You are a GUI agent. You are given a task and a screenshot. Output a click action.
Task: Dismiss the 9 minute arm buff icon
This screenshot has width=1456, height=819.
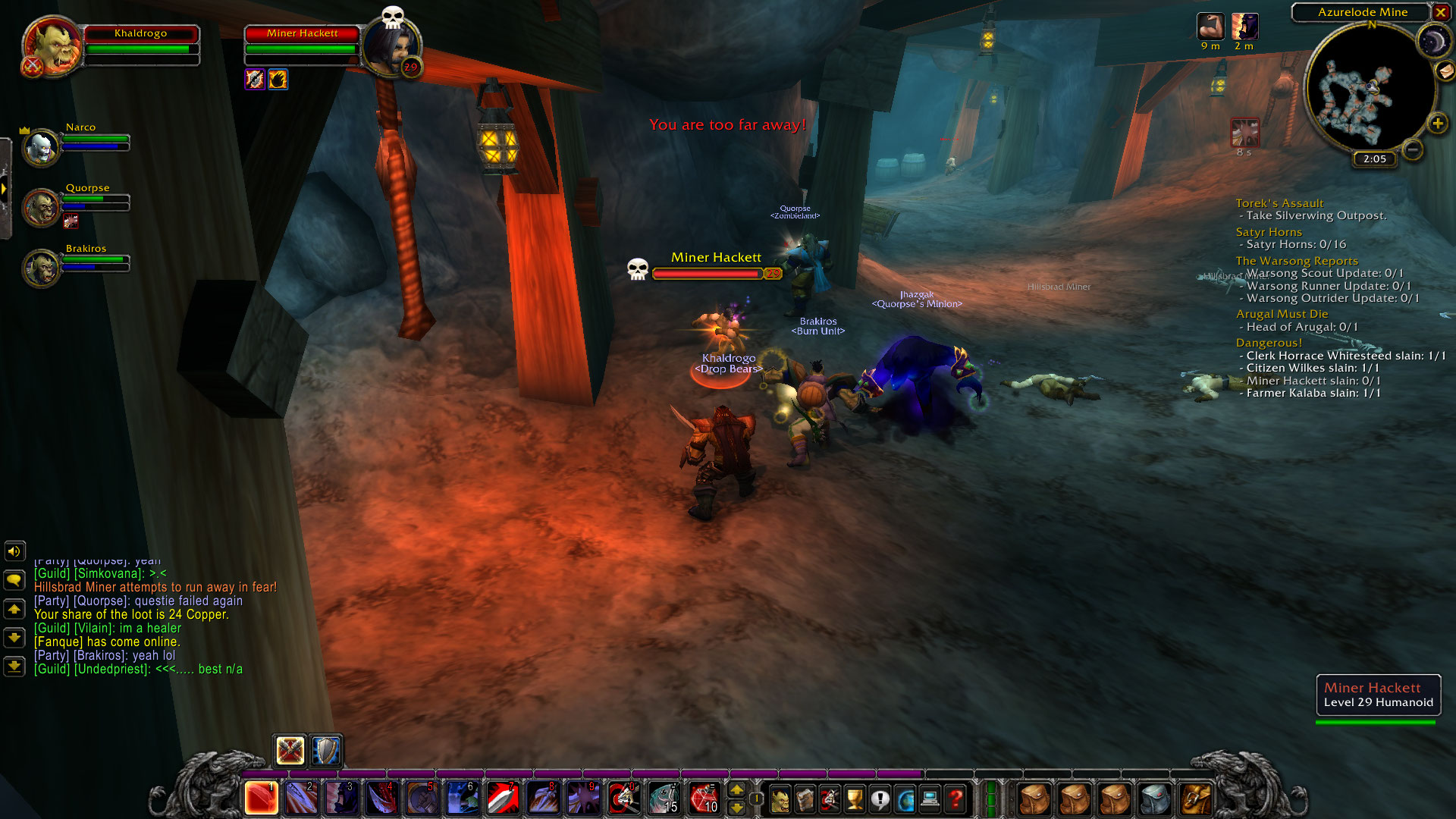click(x=1211, y=25)
